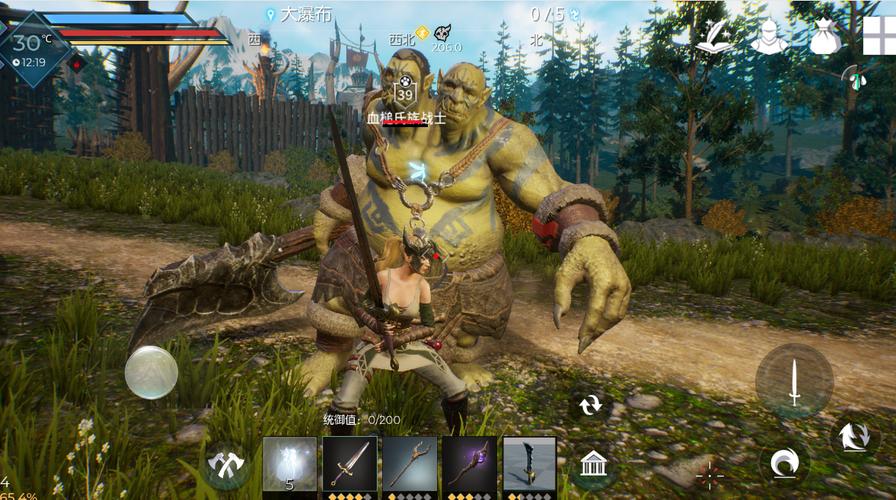Activate the dodge roll arrow button
This screenshot has height=500, width=896.
(855, 437)
